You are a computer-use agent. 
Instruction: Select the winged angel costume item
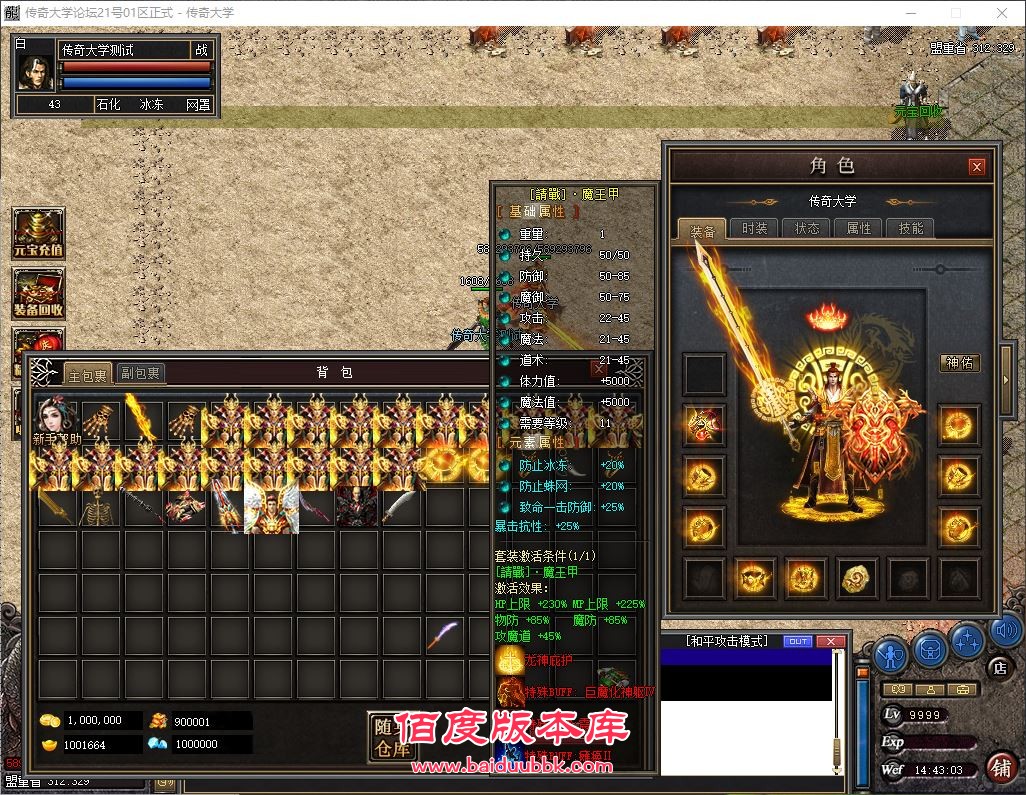(x=270, y=508)
